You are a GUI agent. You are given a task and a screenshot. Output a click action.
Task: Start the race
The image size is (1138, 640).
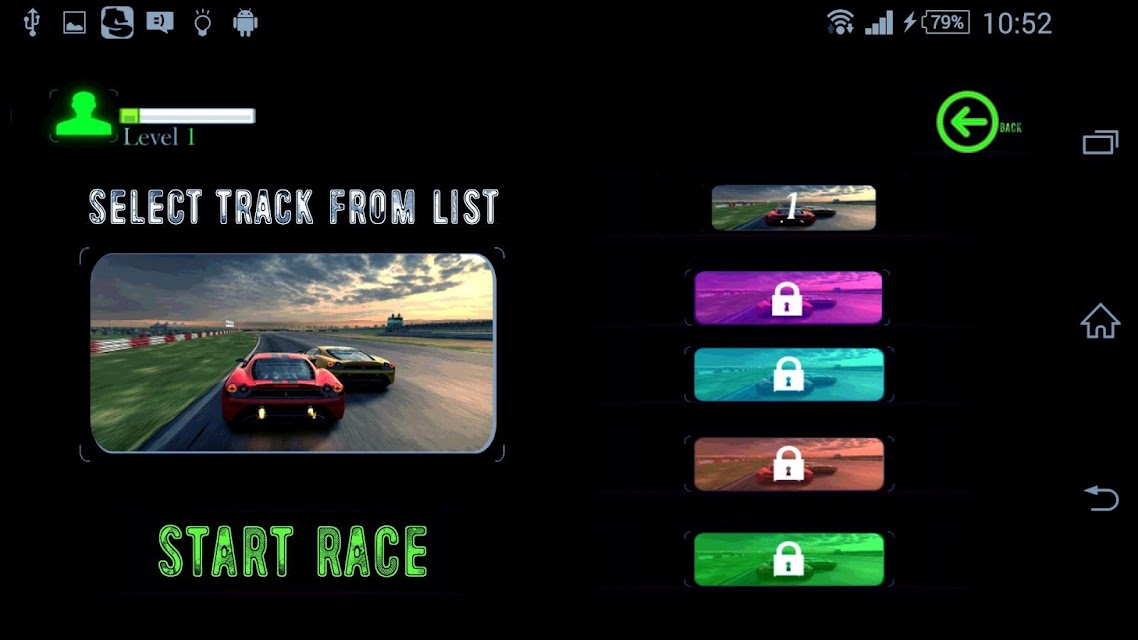click(293, 551)
